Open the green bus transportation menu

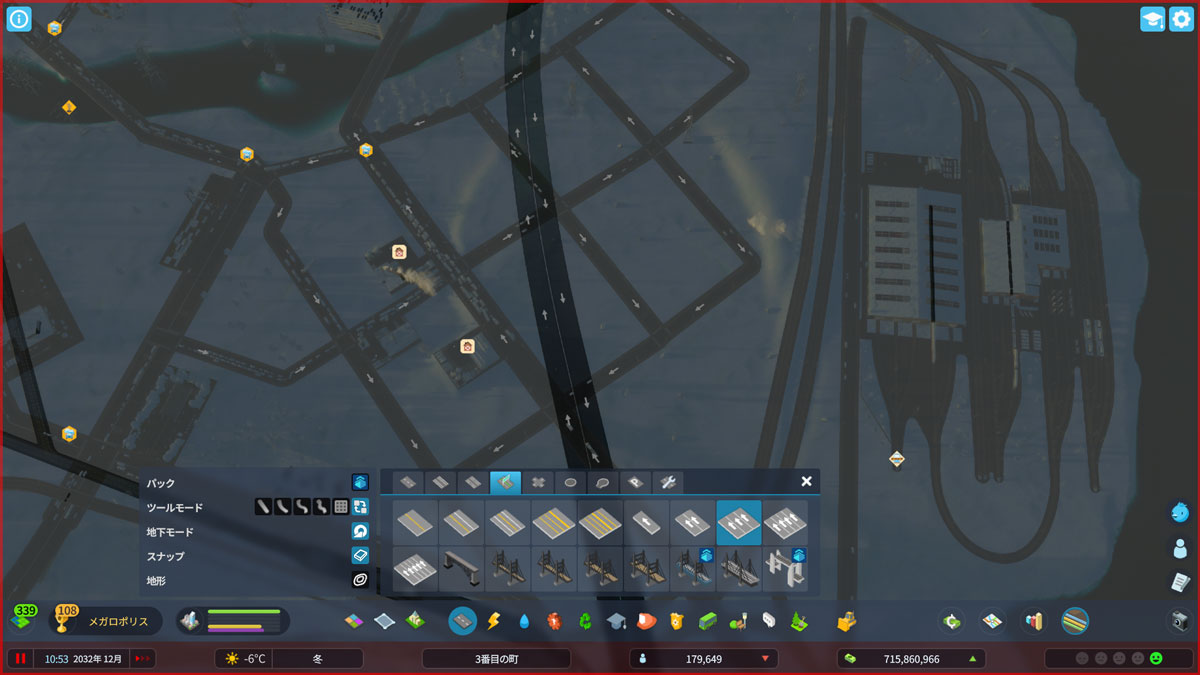point(707,621)
